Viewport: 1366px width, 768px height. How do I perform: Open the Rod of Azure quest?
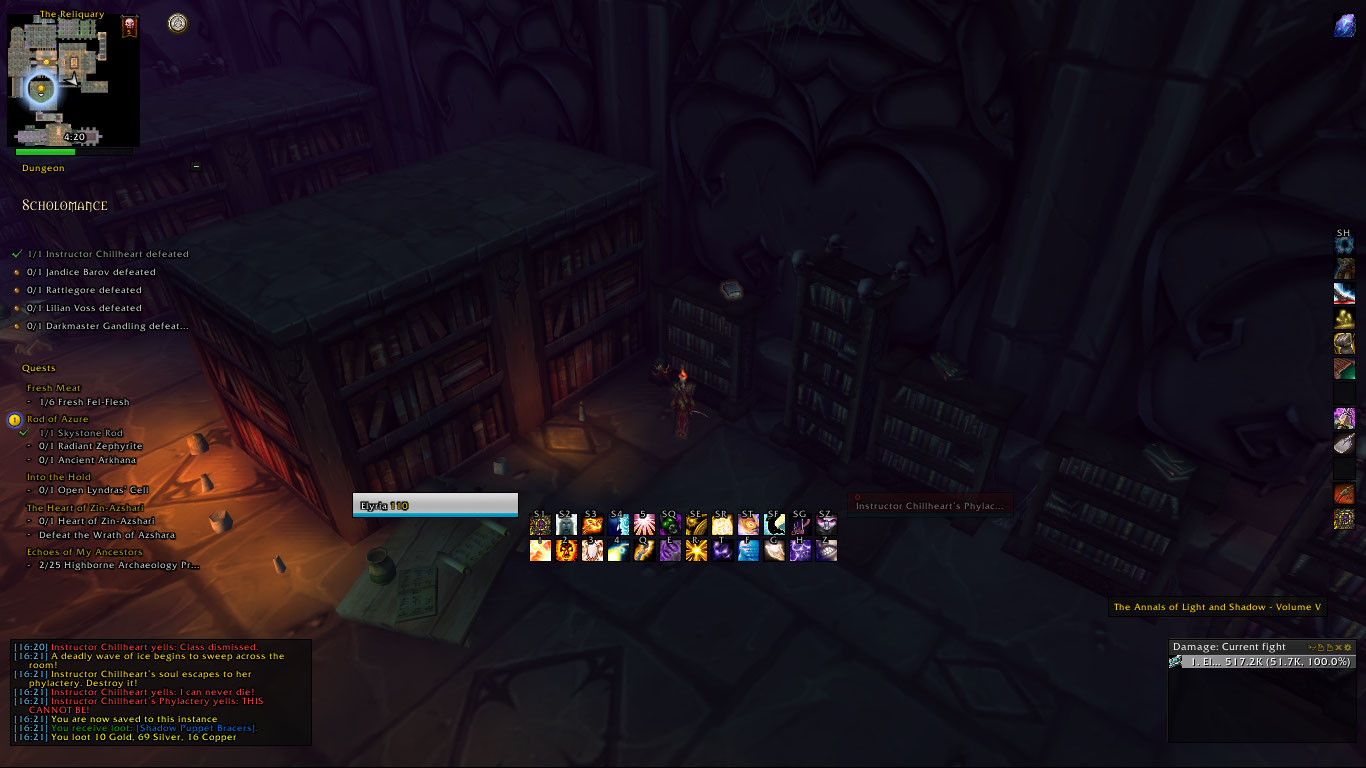58,419
